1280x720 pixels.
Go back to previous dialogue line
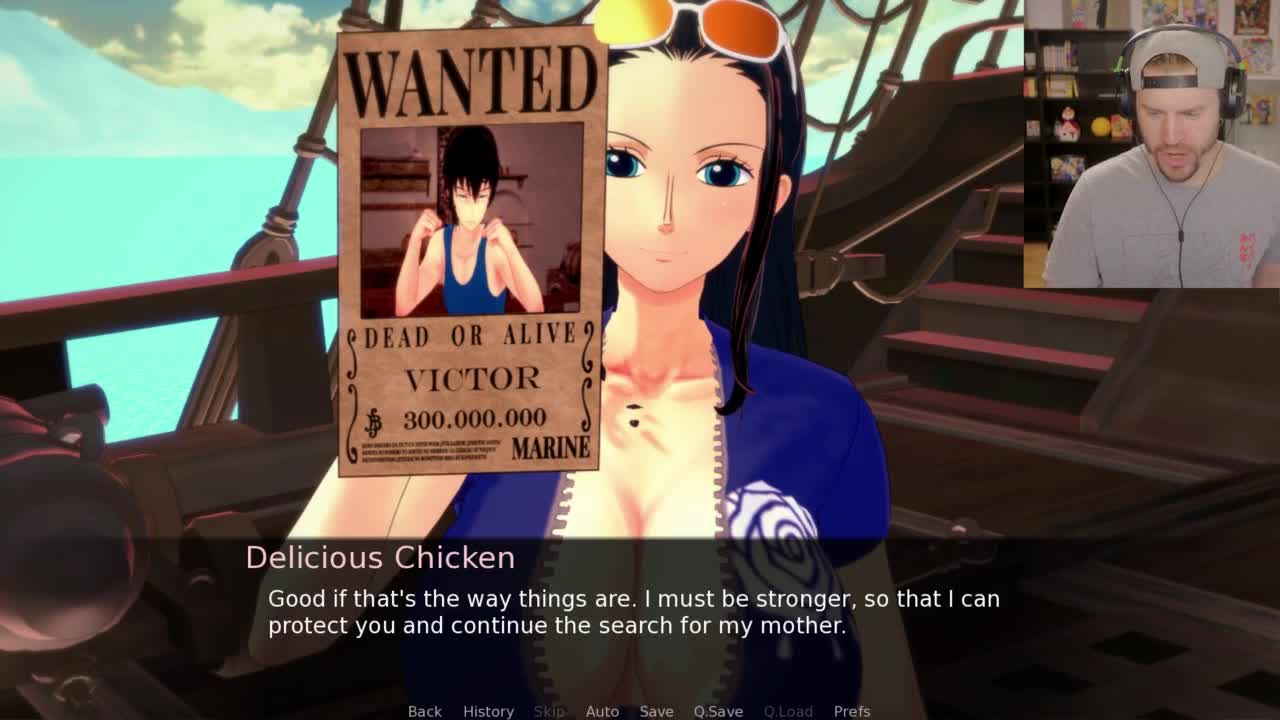click(x=424, y=711)
